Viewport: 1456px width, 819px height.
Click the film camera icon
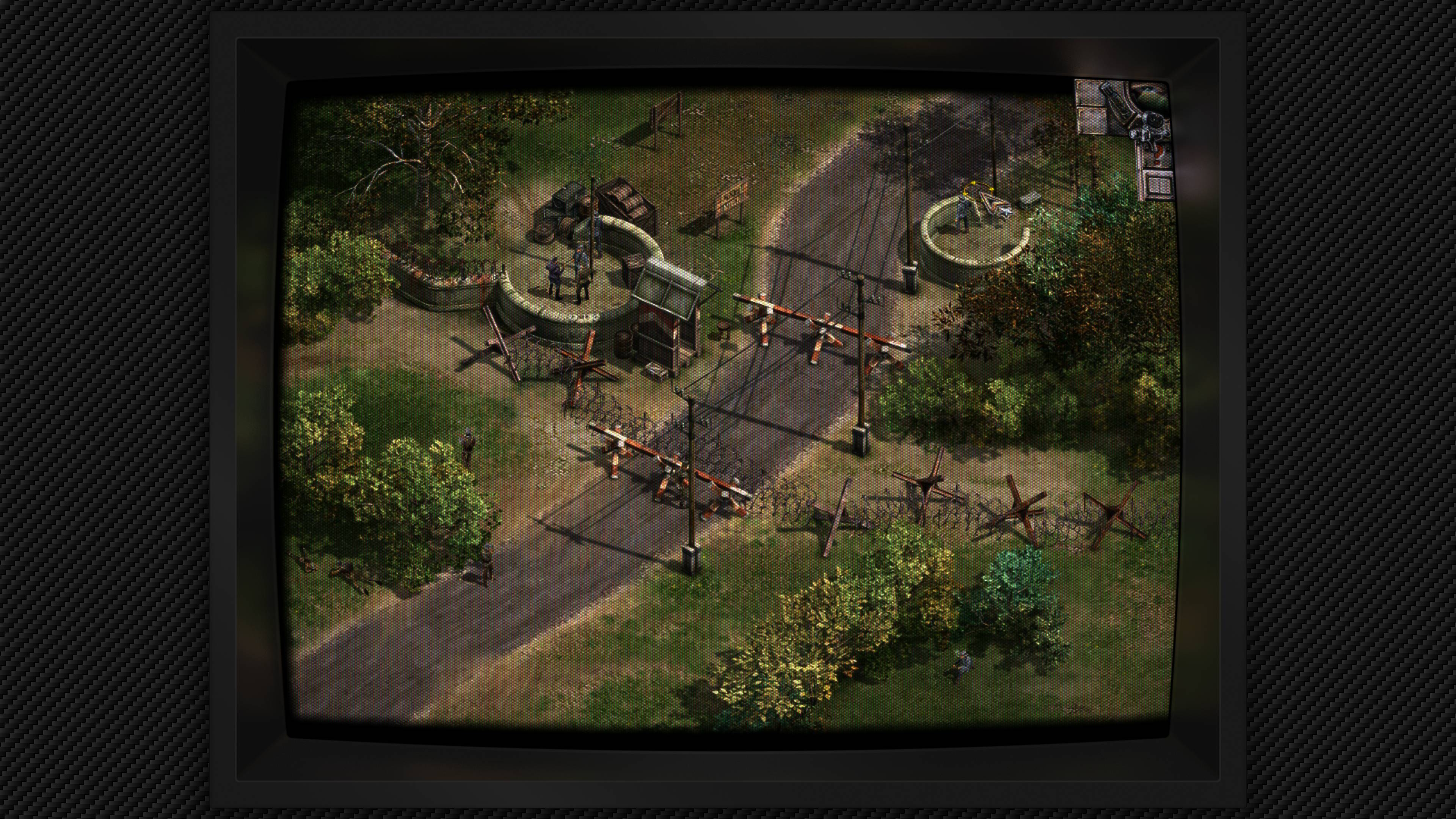pos(1152,128)
